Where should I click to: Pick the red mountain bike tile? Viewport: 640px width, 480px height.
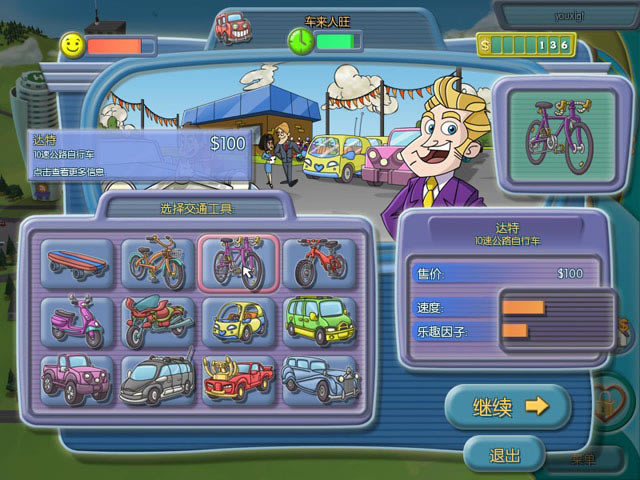pyautogui.click(x=319, y=264)
